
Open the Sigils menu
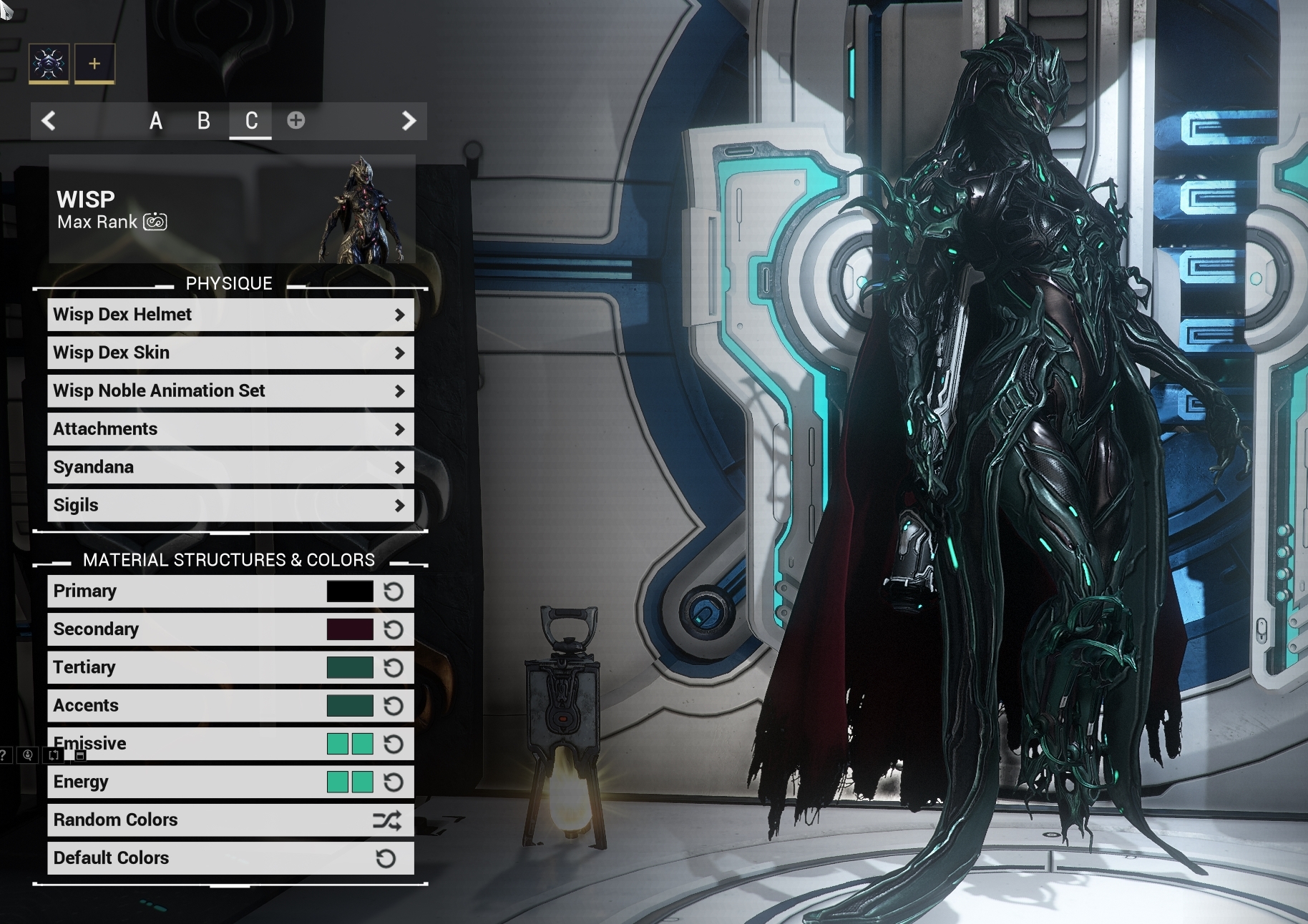click(230, 505)
